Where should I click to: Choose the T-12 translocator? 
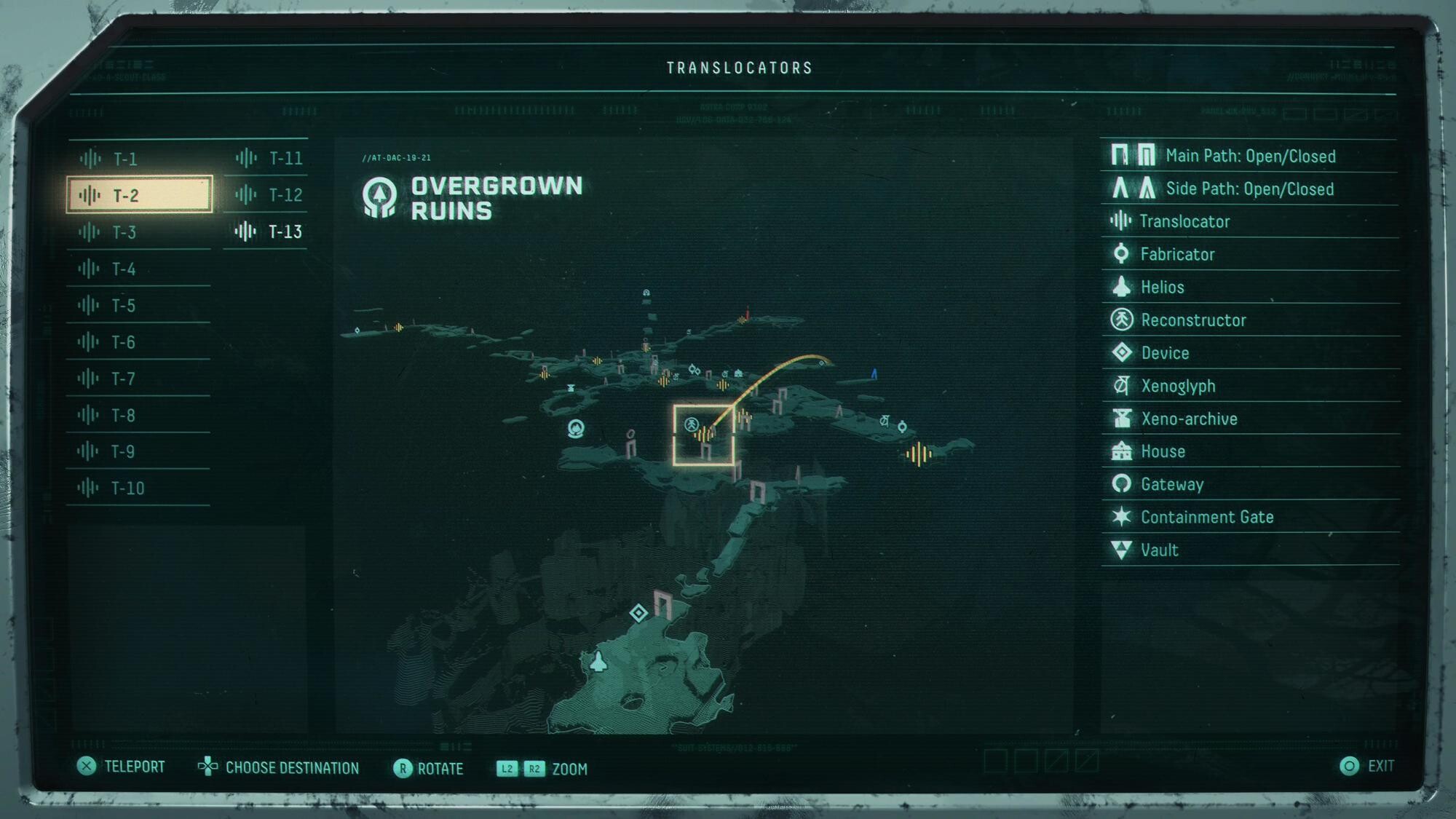268,194
